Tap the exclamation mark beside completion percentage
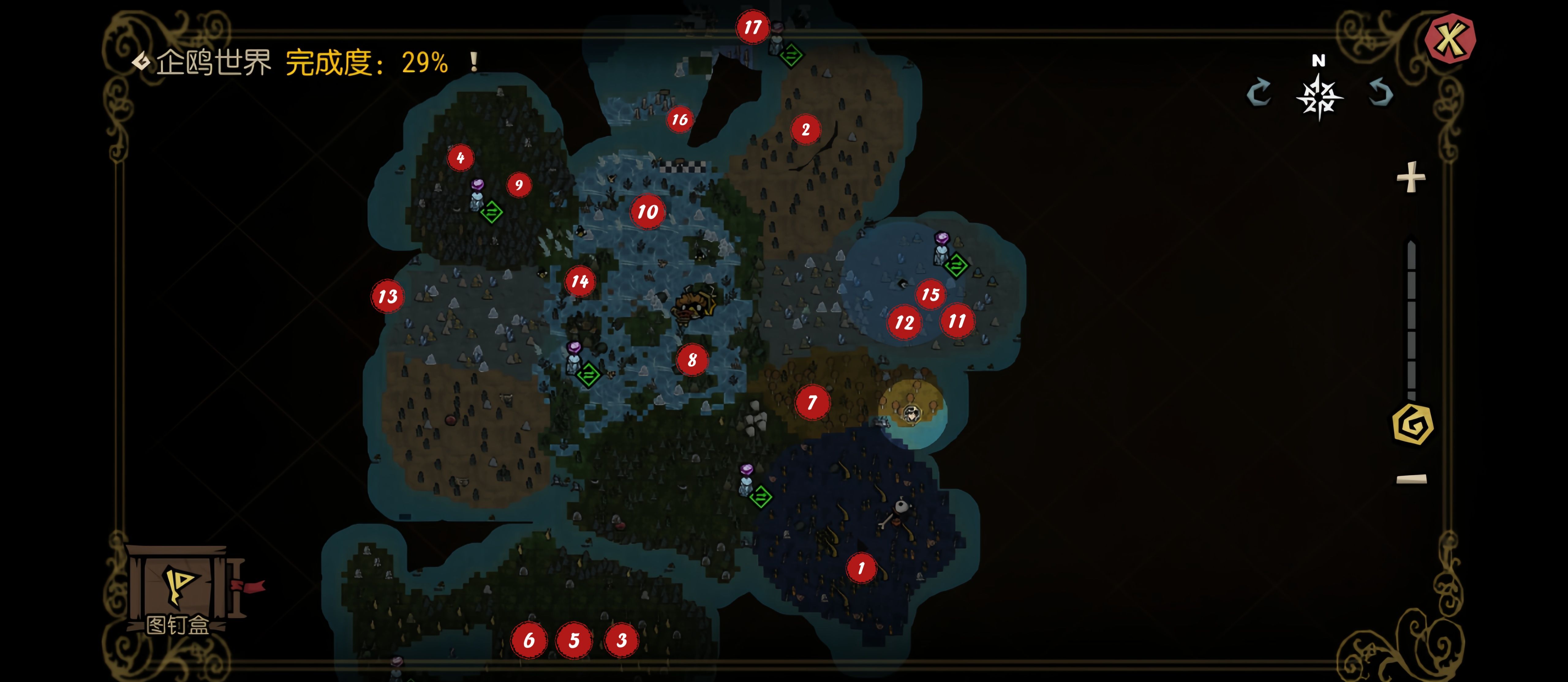 [473, 62]
